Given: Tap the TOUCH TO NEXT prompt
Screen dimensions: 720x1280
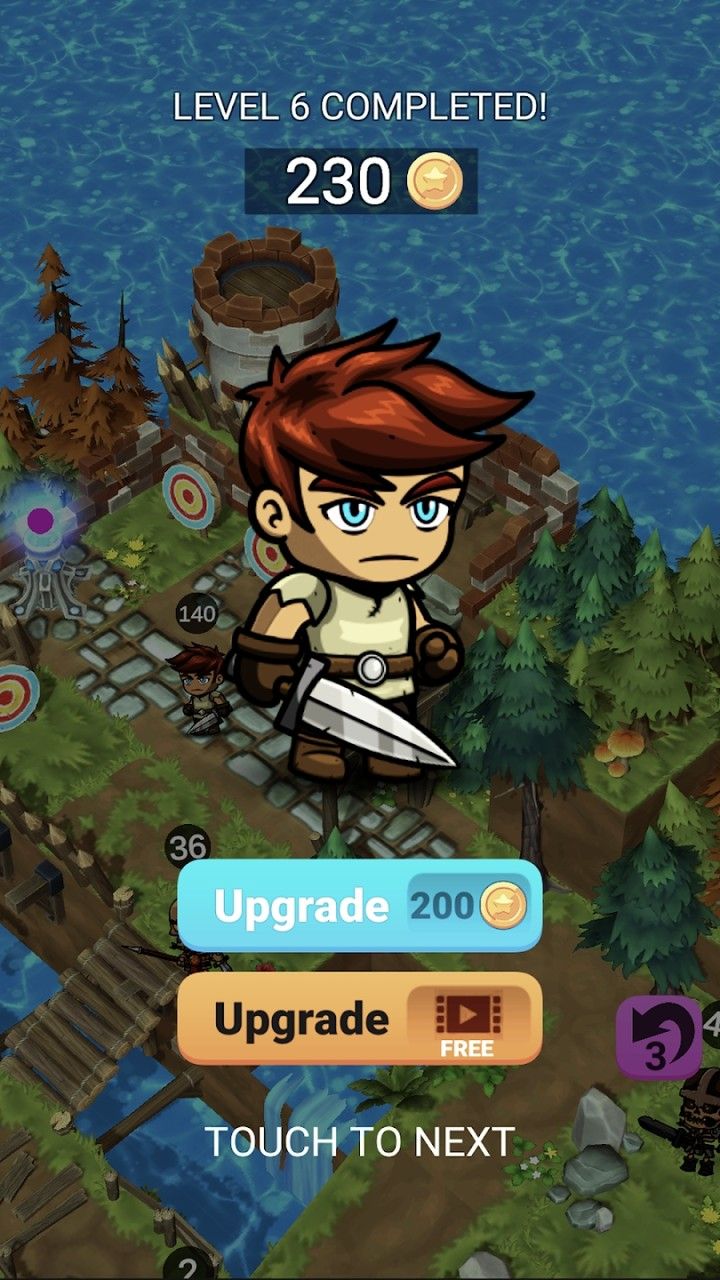Looking at the screenshot, I should click(360, 1141).
